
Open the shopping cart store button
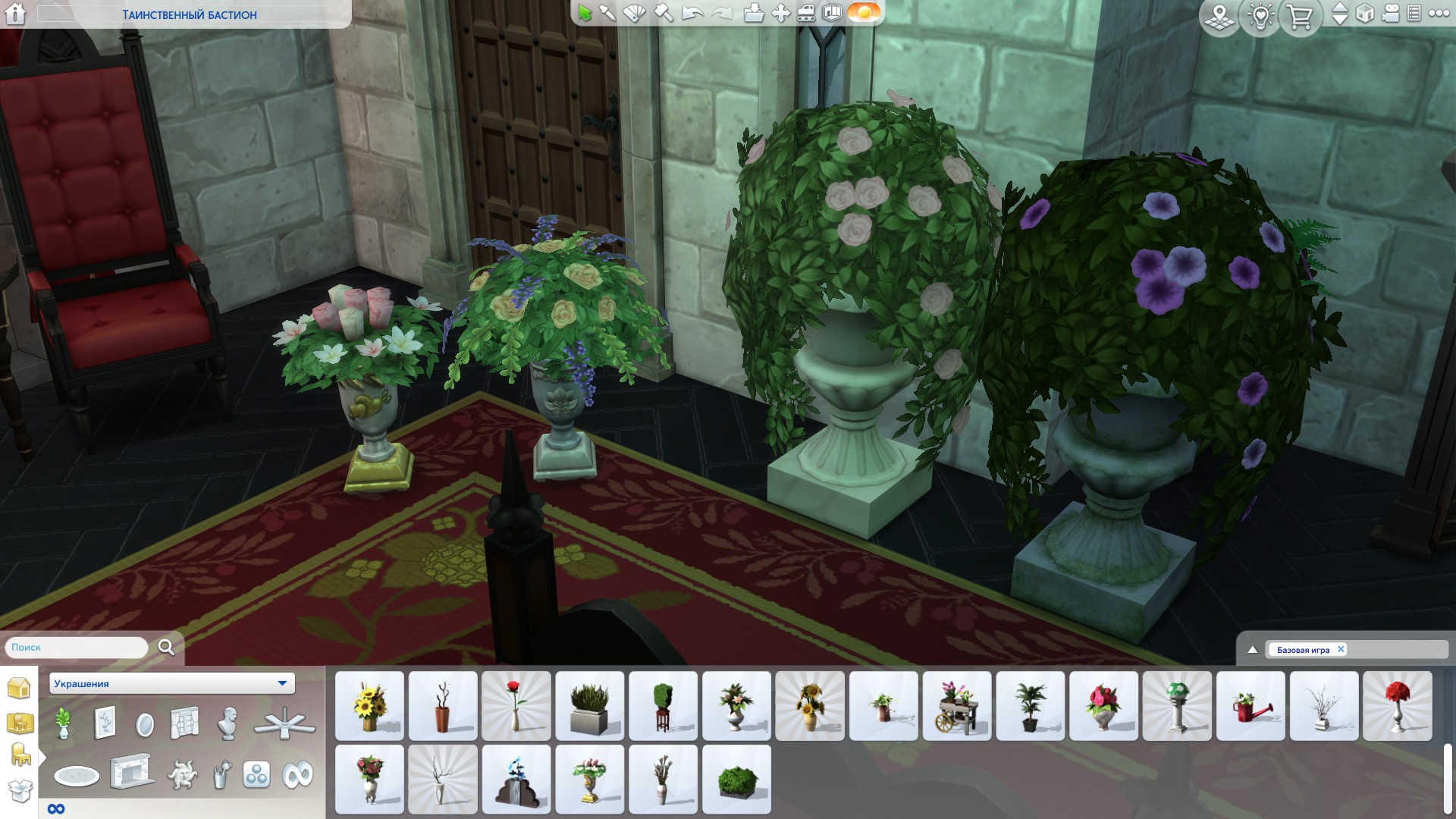[x=1300, y=15]
